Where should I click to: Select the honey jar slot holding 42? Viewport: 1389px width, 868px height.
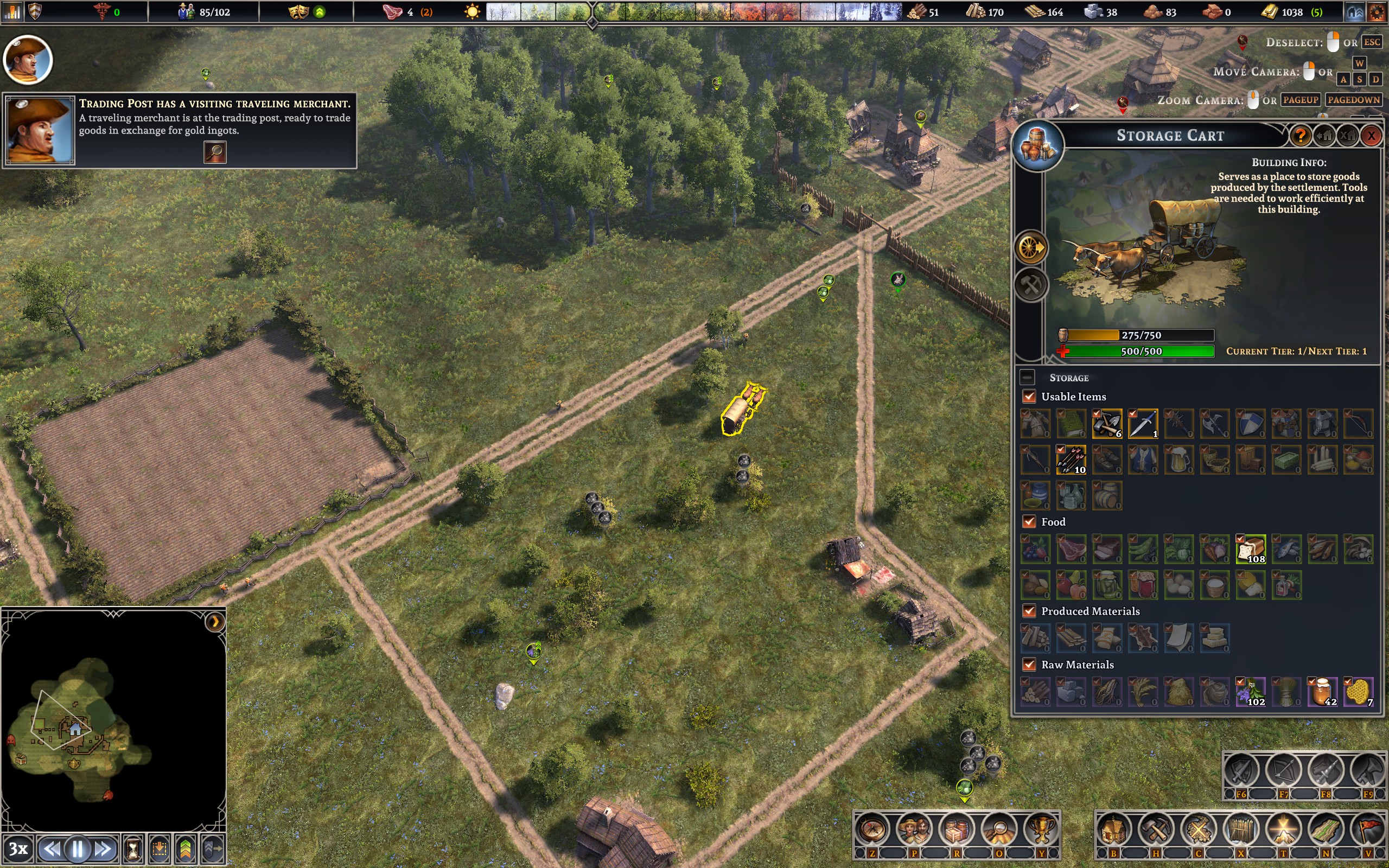tap(1322, 692)
